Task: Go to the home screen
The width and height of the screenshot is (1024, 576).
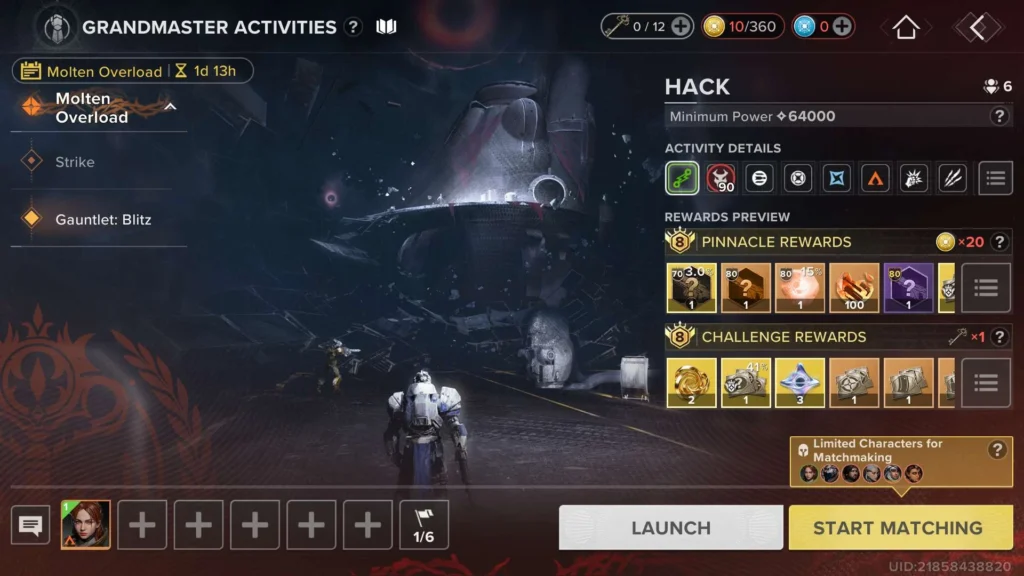Action: pyautogui.click(x=906, y=27)
